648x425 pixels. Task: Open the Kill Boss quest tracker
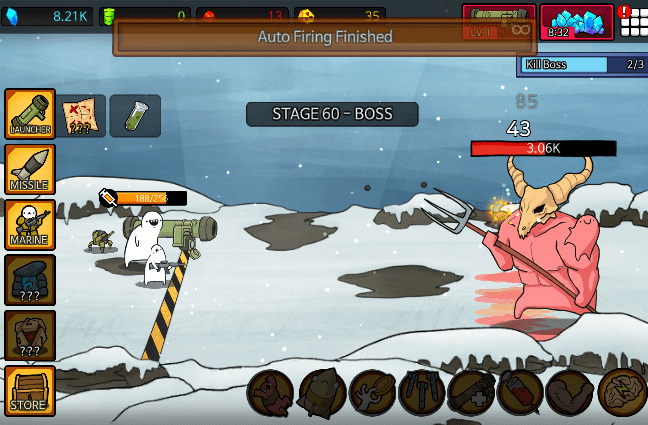click(x=582, y=65)
